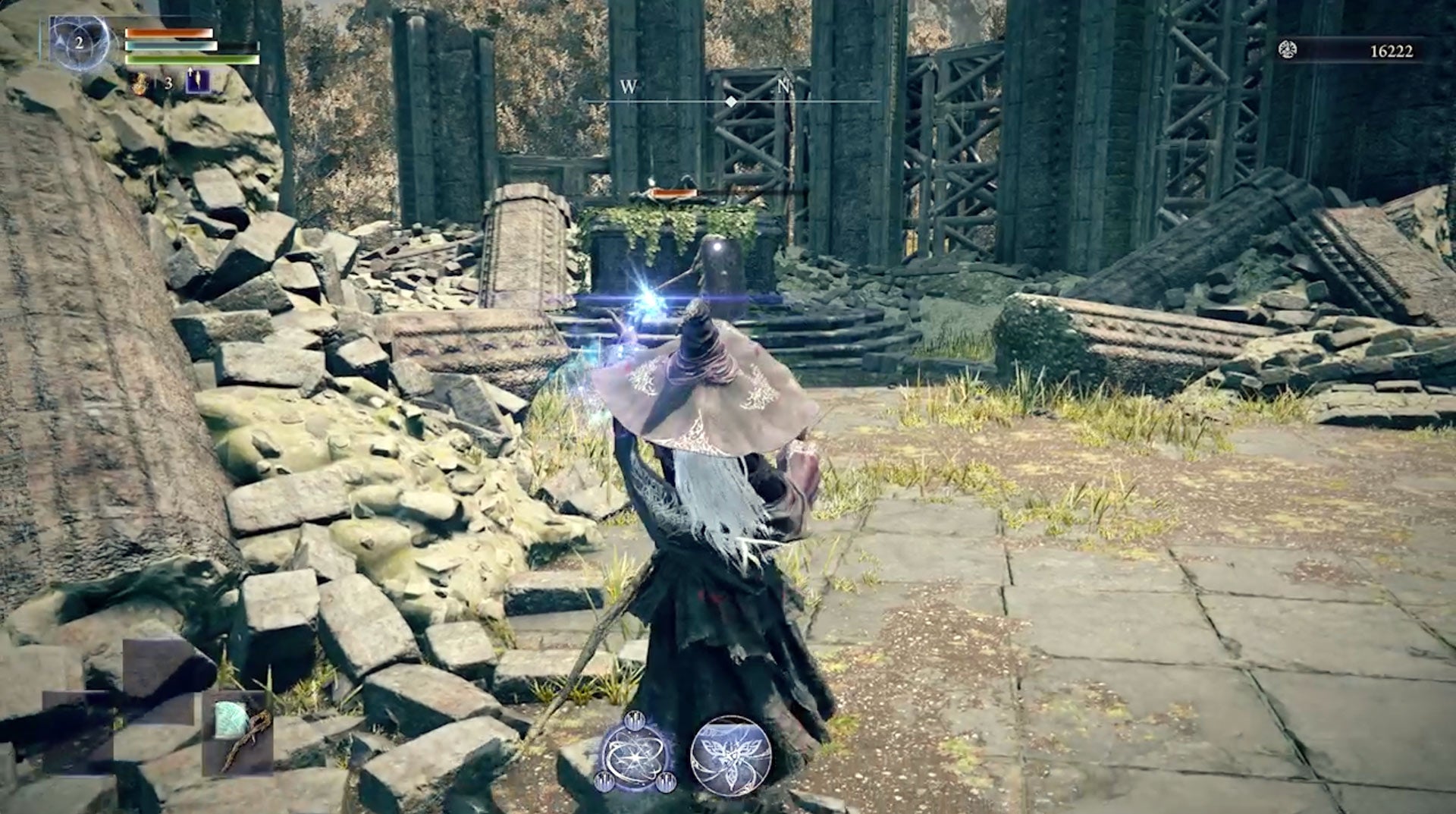The height and width of the screenshot is (814, 1456).
Task: Select the Crimson Flask icon showing 3 charges
Action: 140,83
